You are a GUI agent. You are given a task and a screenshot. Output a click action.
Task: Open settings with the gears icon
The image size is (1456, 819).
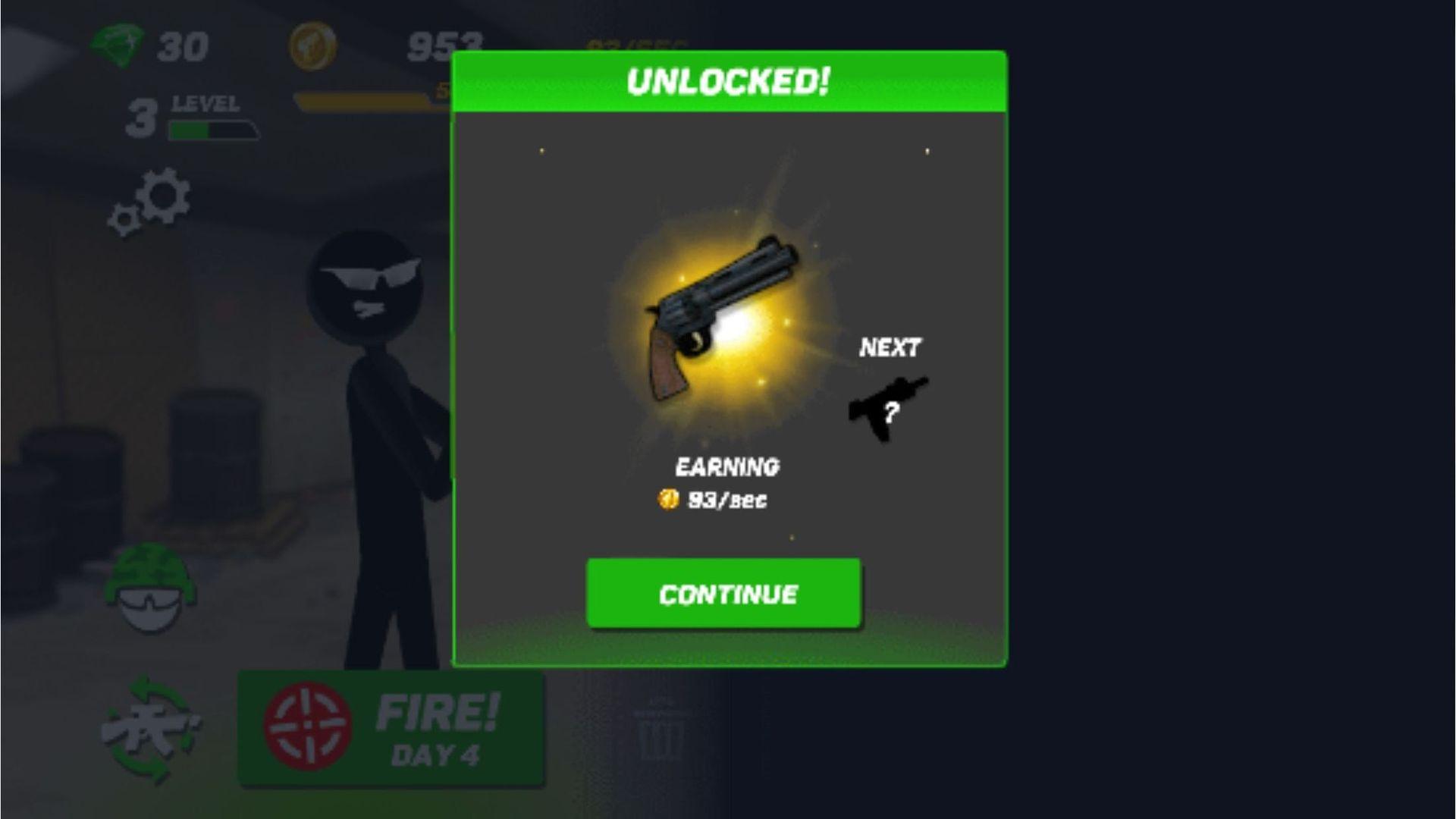click(x=151, y=200)
